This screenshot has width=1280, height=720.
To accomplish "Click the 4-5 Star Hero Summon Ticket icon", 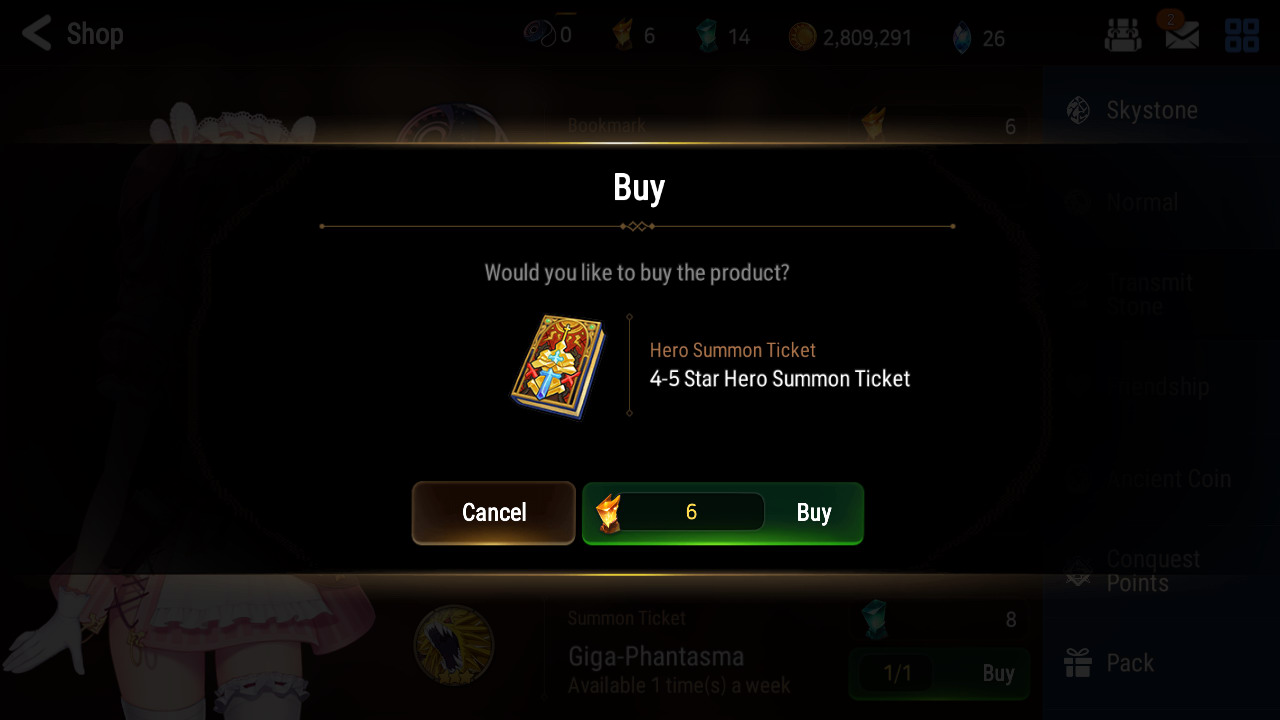I will [x=558, y=366].
